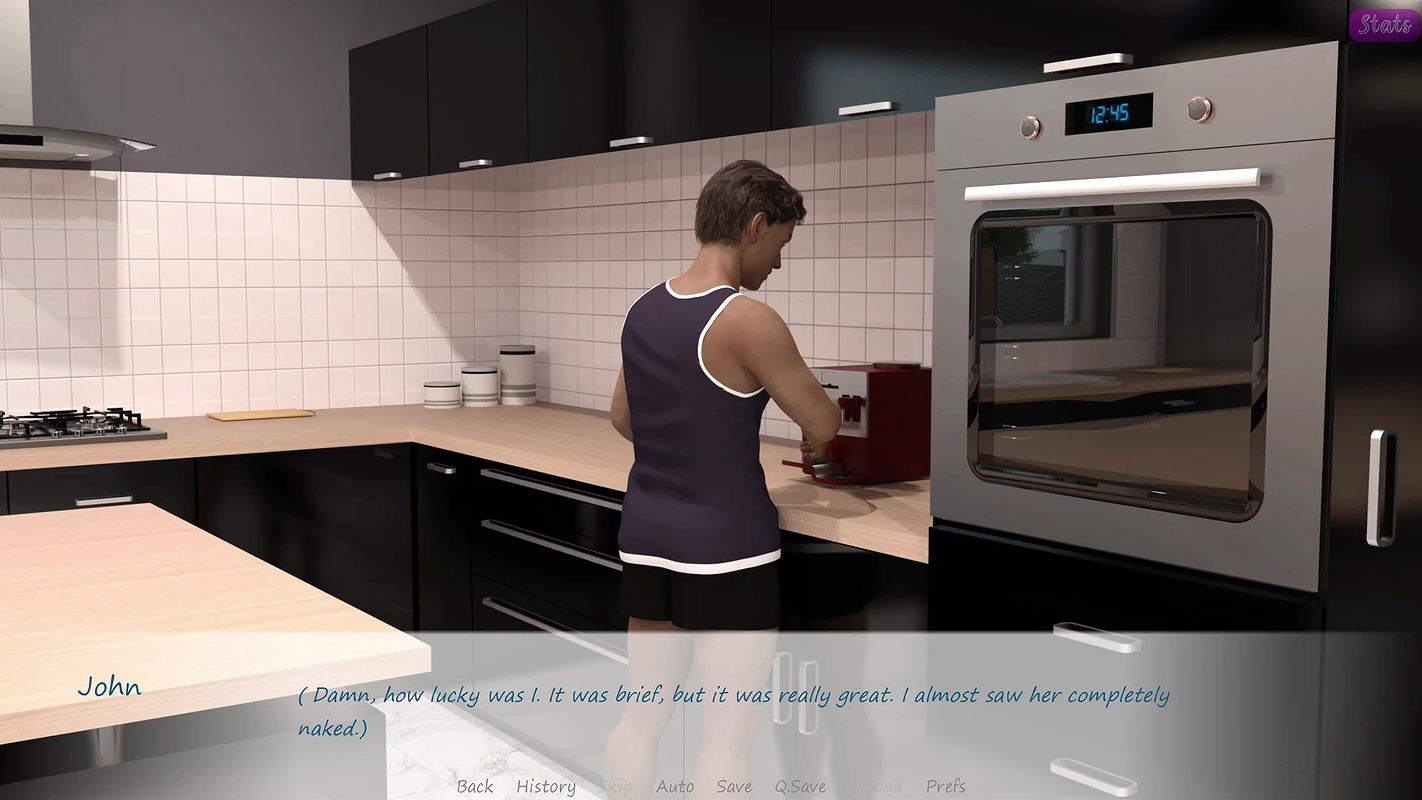Click the faded Skip button
Viewport: 1422px width, 800px height.
[x=616, y=786]
